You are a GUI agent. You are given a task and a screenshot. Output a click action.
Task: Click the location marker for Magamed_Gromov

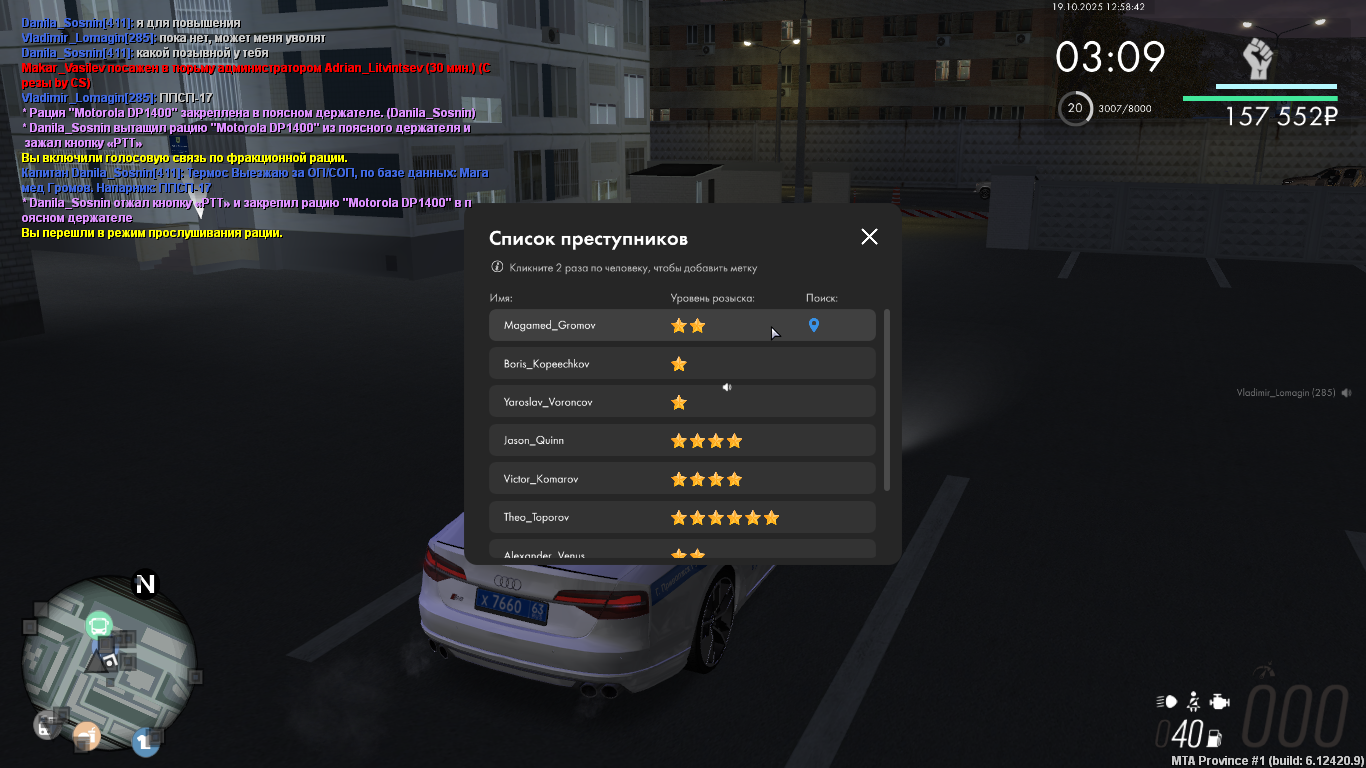(x=814, y=325)
